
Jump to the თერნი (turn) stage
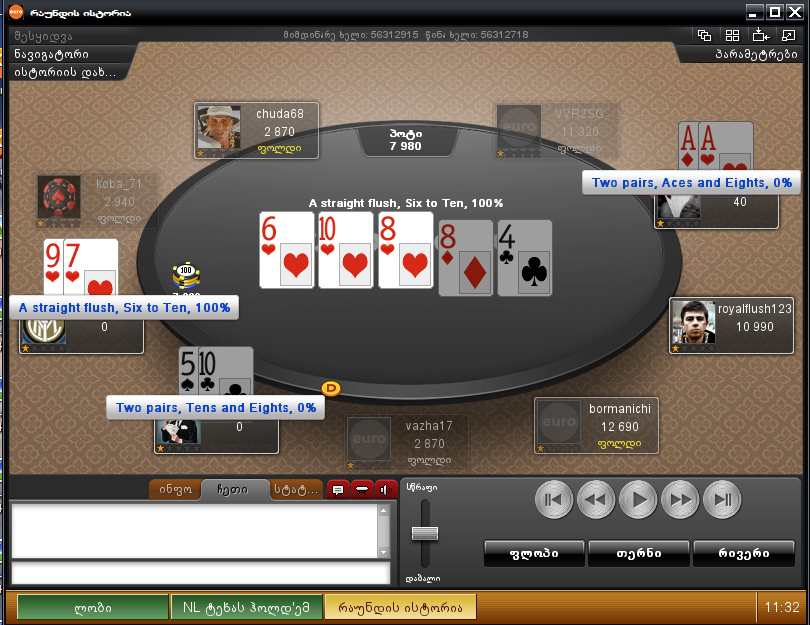click(x=638, y=553)
